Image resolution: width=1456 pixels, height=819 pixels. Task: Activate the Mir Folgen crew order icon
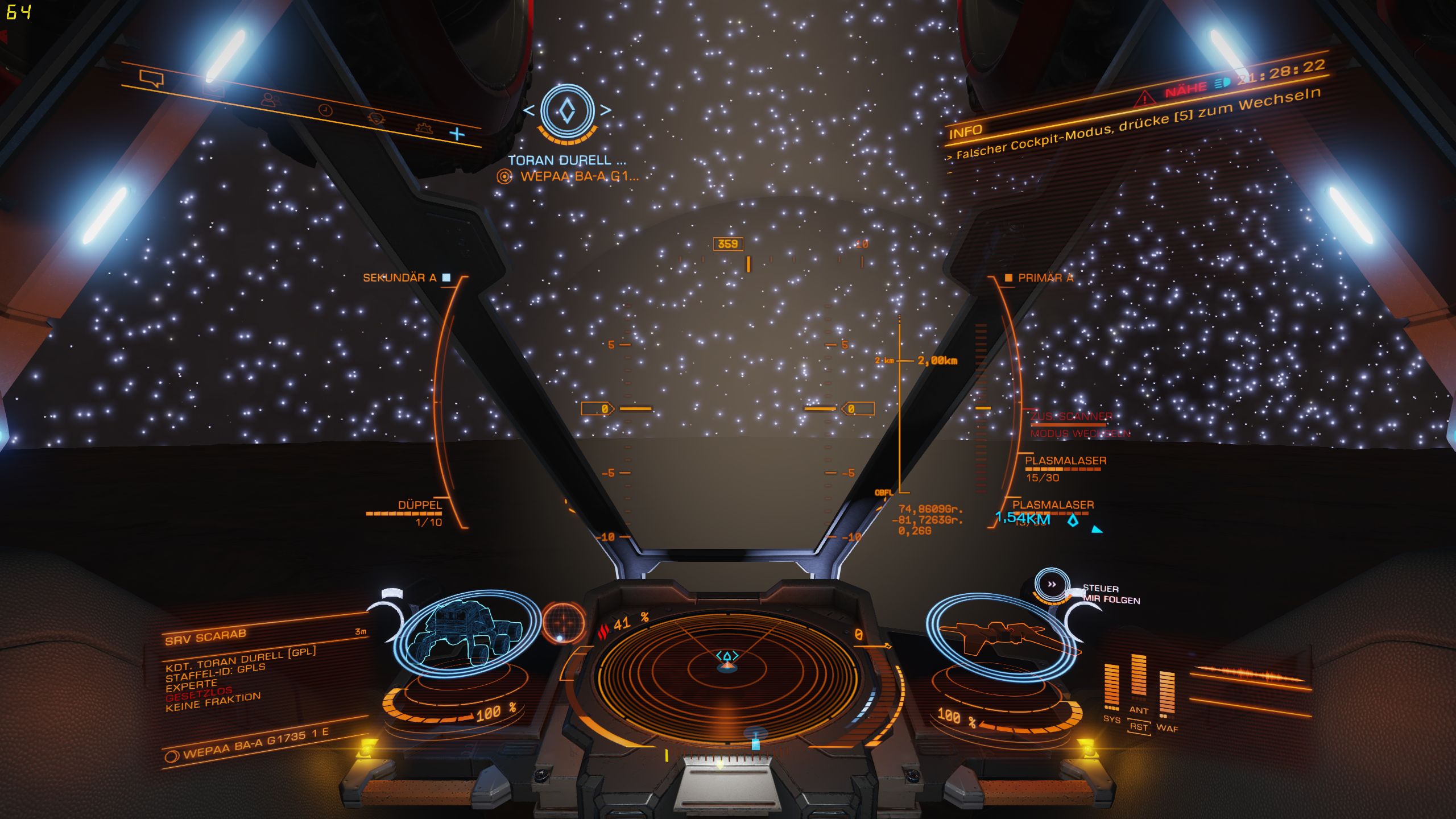click(1052, 585)
